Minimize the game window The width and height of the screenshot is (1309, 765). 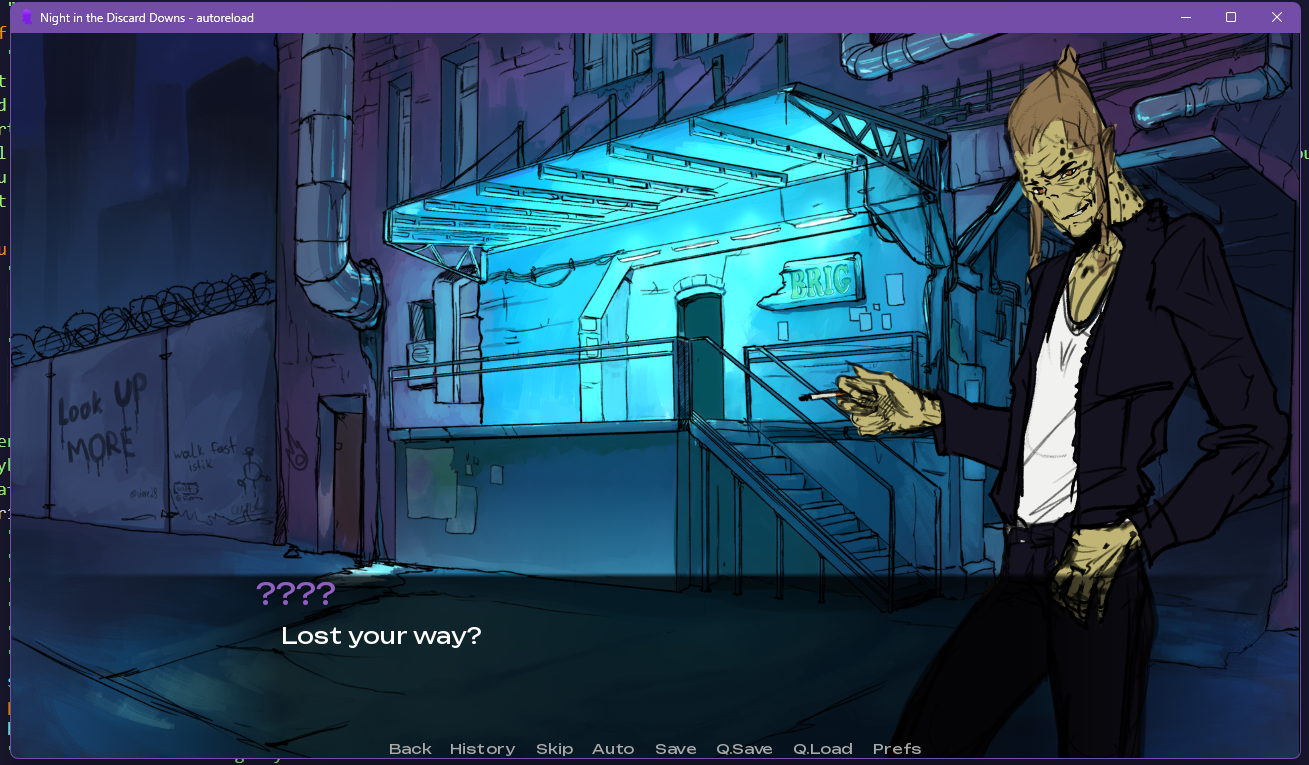[1185, 17]
